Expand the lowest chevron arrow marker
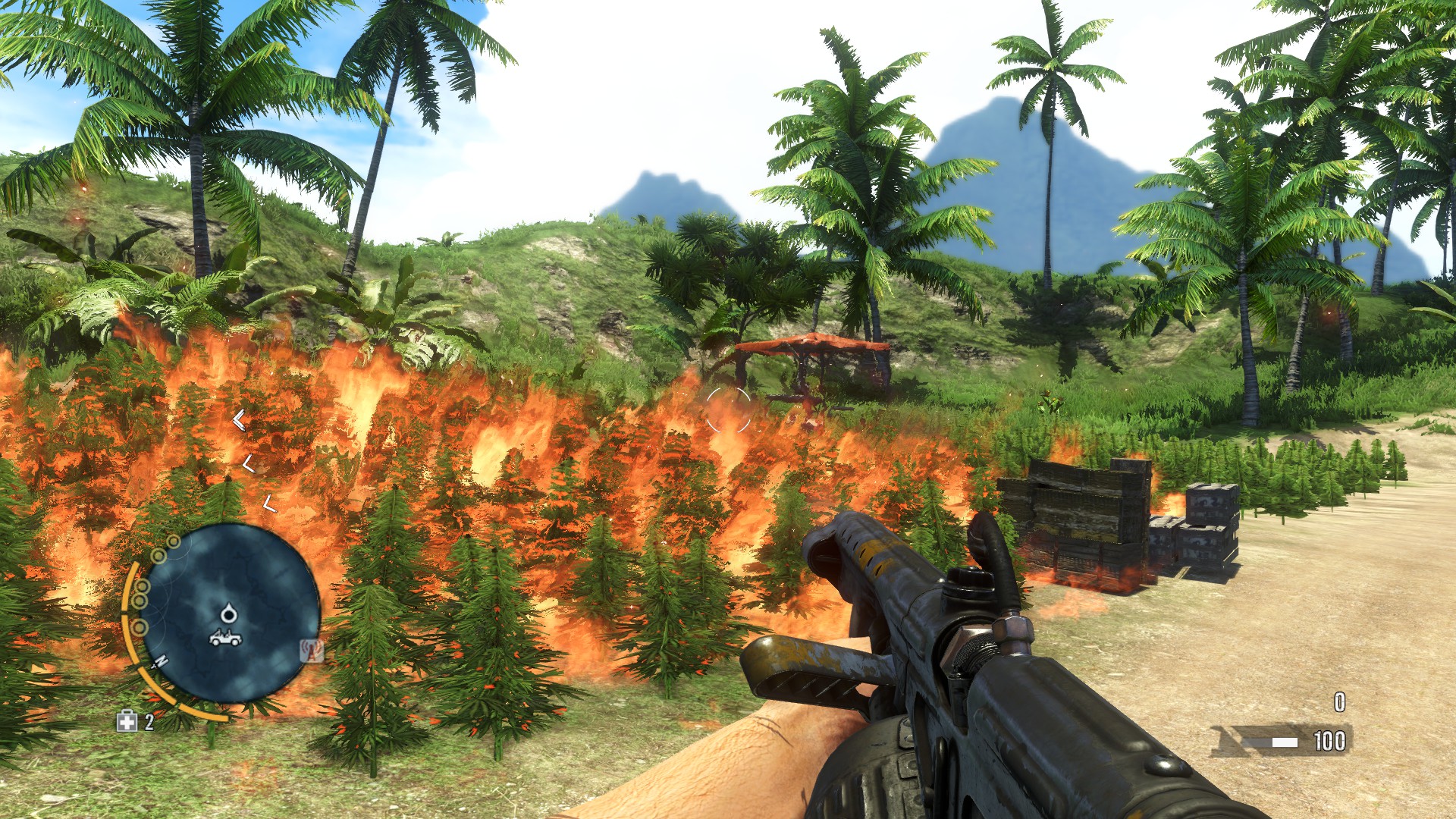This screenshot has width=1456, height=819. click(269, 502)
